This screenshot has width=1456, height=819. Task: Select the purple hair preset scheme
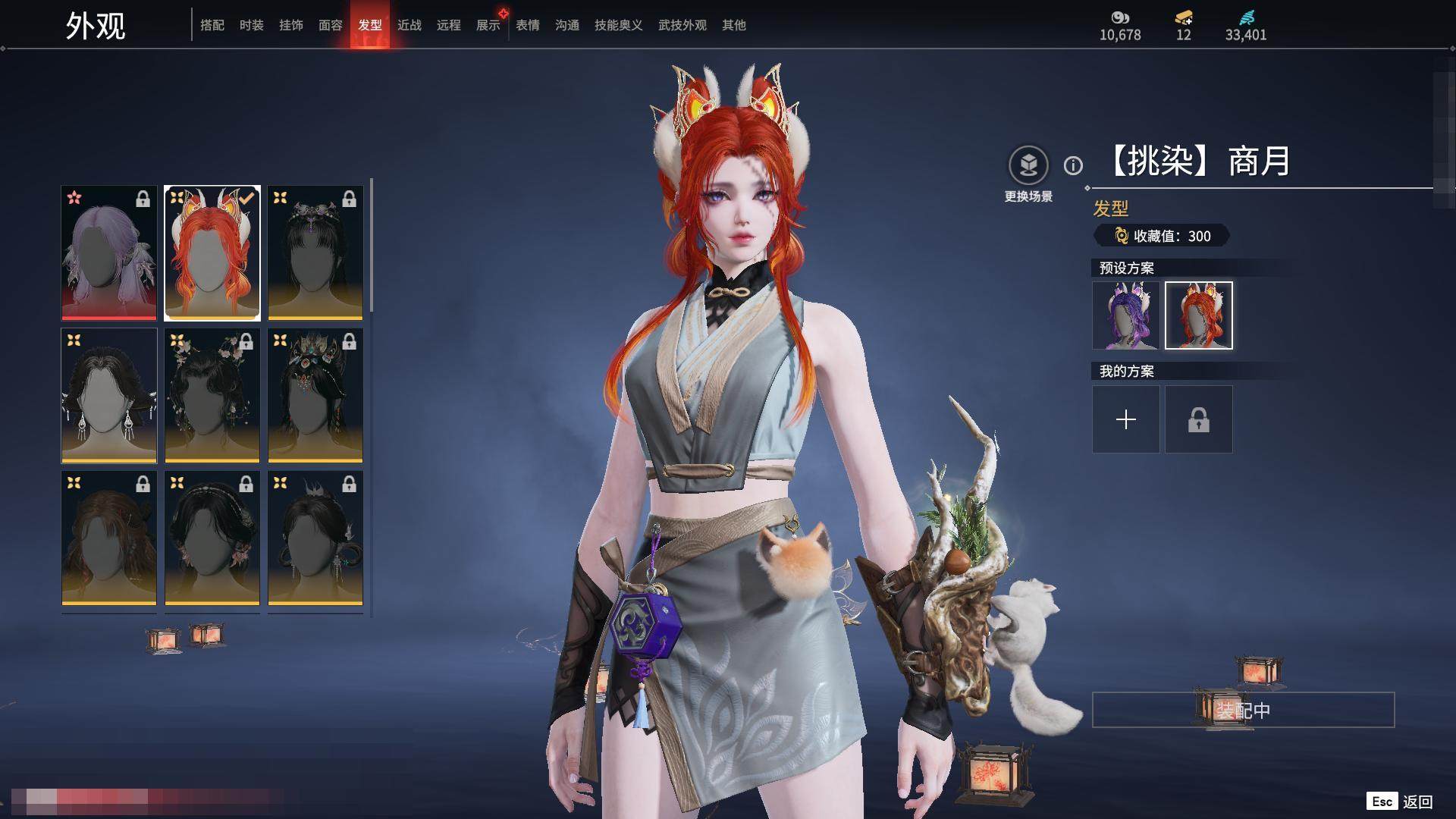[1126, 315]
